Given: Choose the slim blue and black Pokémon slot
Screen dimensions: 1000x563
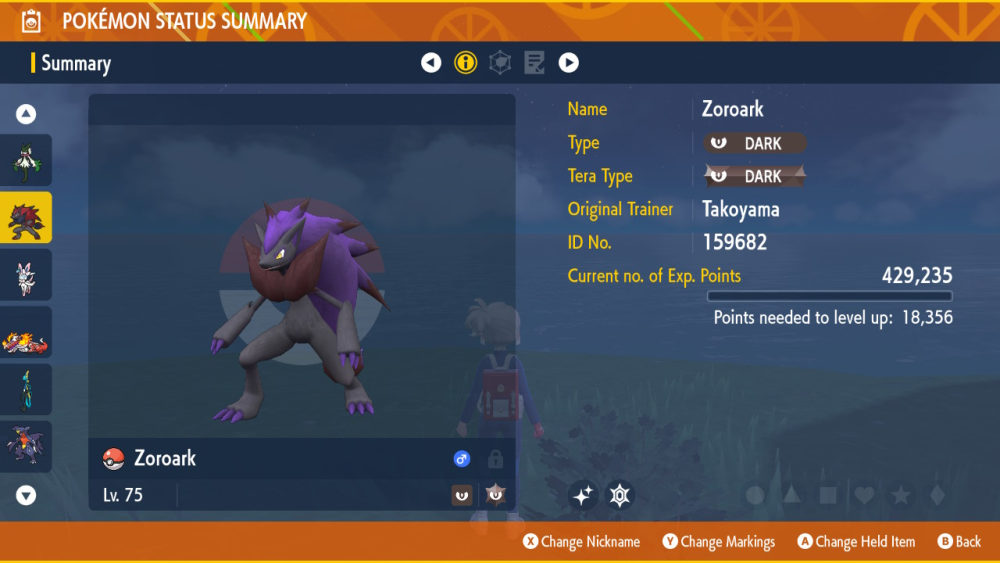Looking at the screenshot, I should (26, 390).
